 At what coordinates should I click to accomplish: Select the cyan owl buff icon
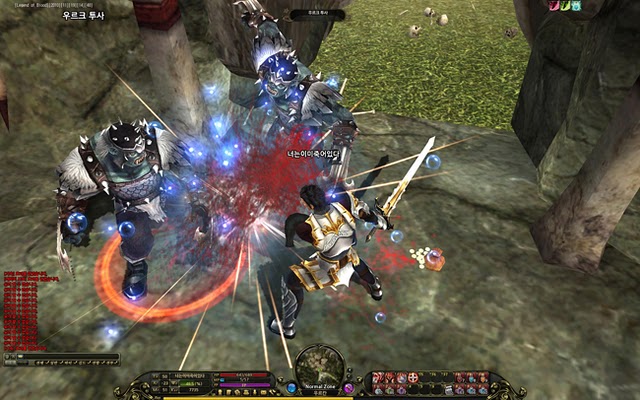click(x=577, y=6)
